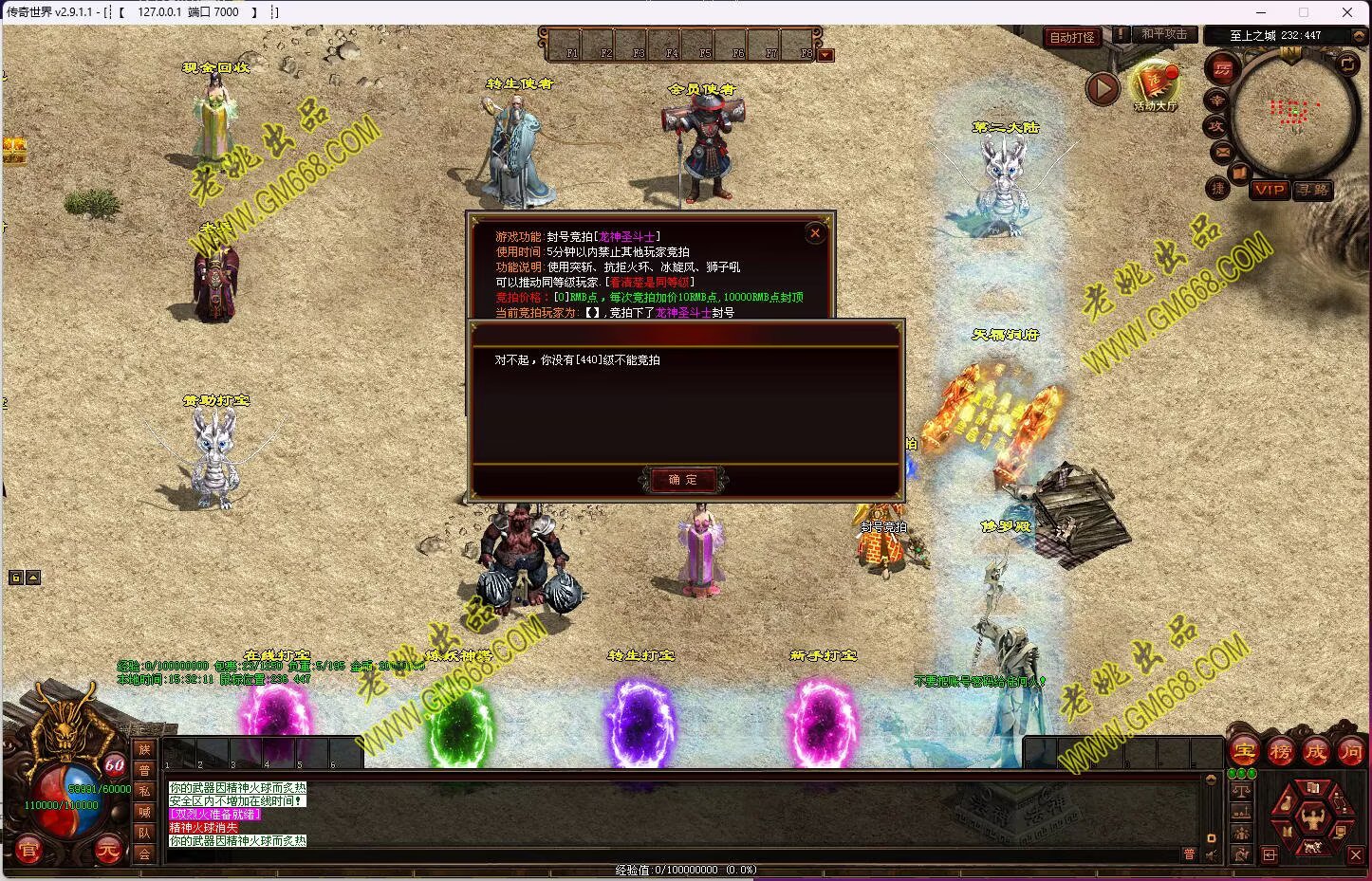Screen dimensions: 1372x881
Task: Open the scales trade icon
Action: point(1241,790)
